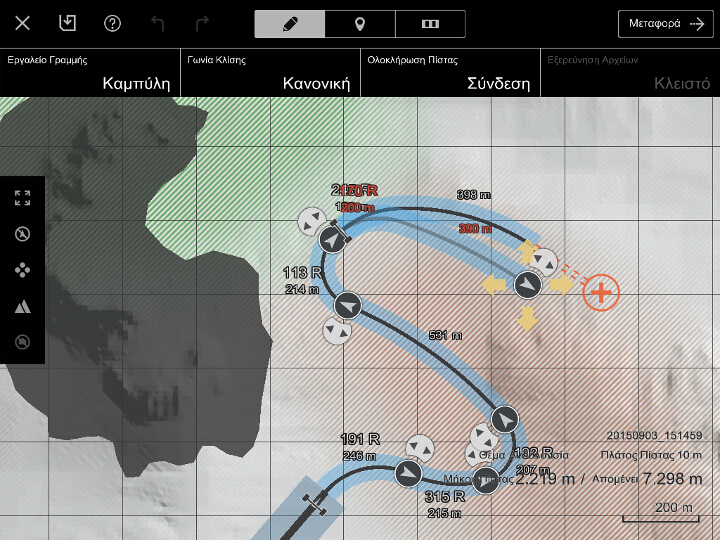Add a track point with the orange plus
This screenshot has width=720, height=540.
point(601,292)
